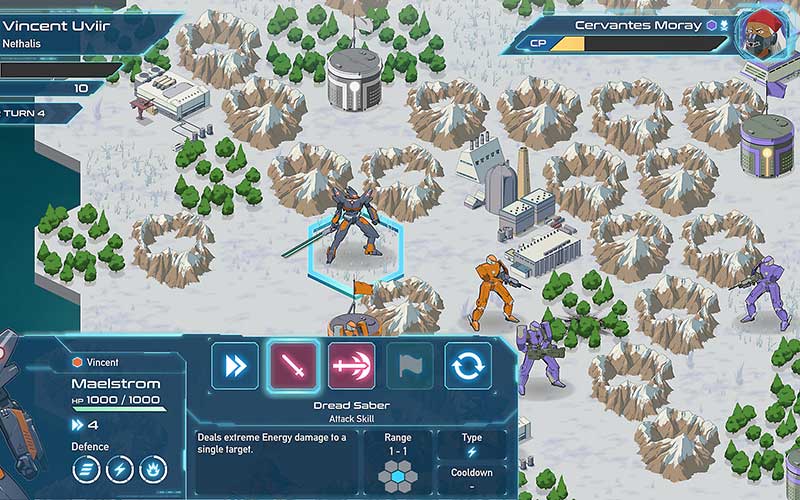Inspect the lightning energy defence icon

click(x=120, y=470)
